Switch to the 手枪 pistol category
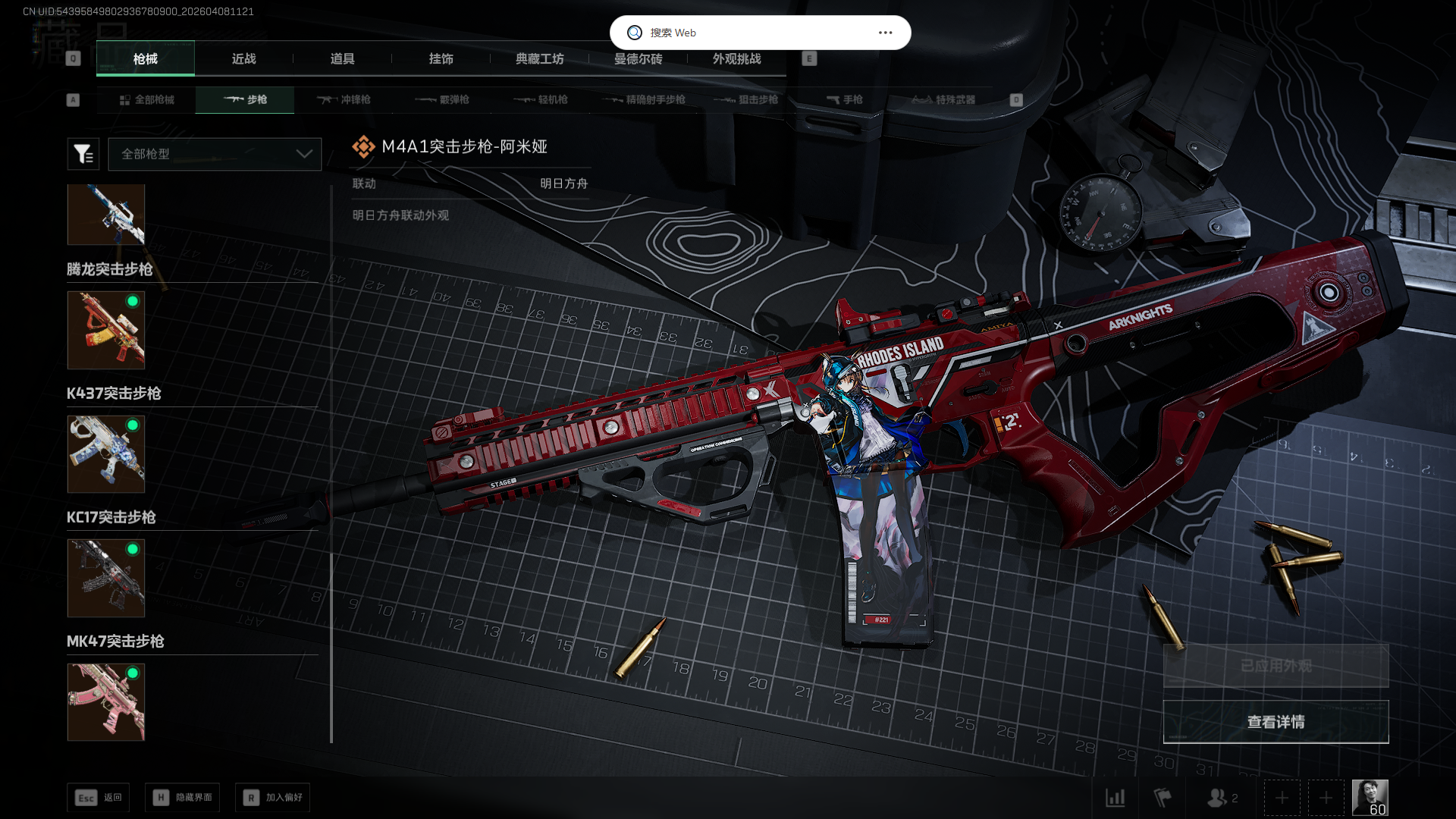This screenshot has height=819, width=1456. coord(844,100)
